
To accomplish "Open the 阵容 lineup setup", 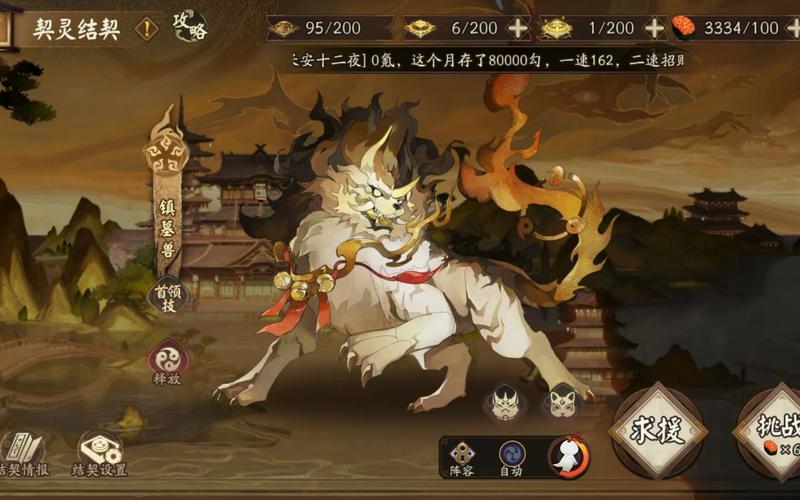I will click(462, 458).
